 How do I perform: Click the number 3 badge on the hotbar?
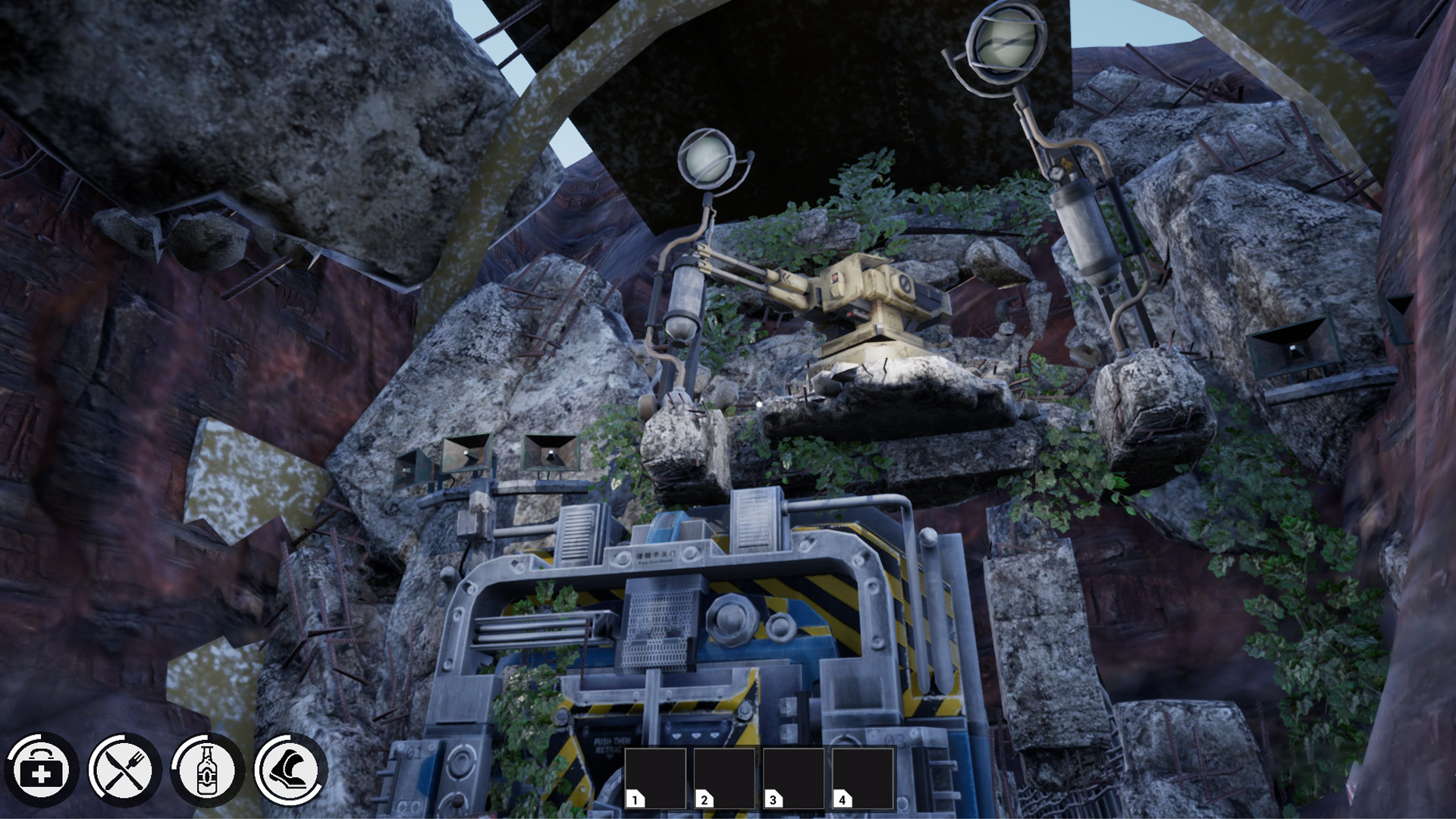[x=773, y=799]
